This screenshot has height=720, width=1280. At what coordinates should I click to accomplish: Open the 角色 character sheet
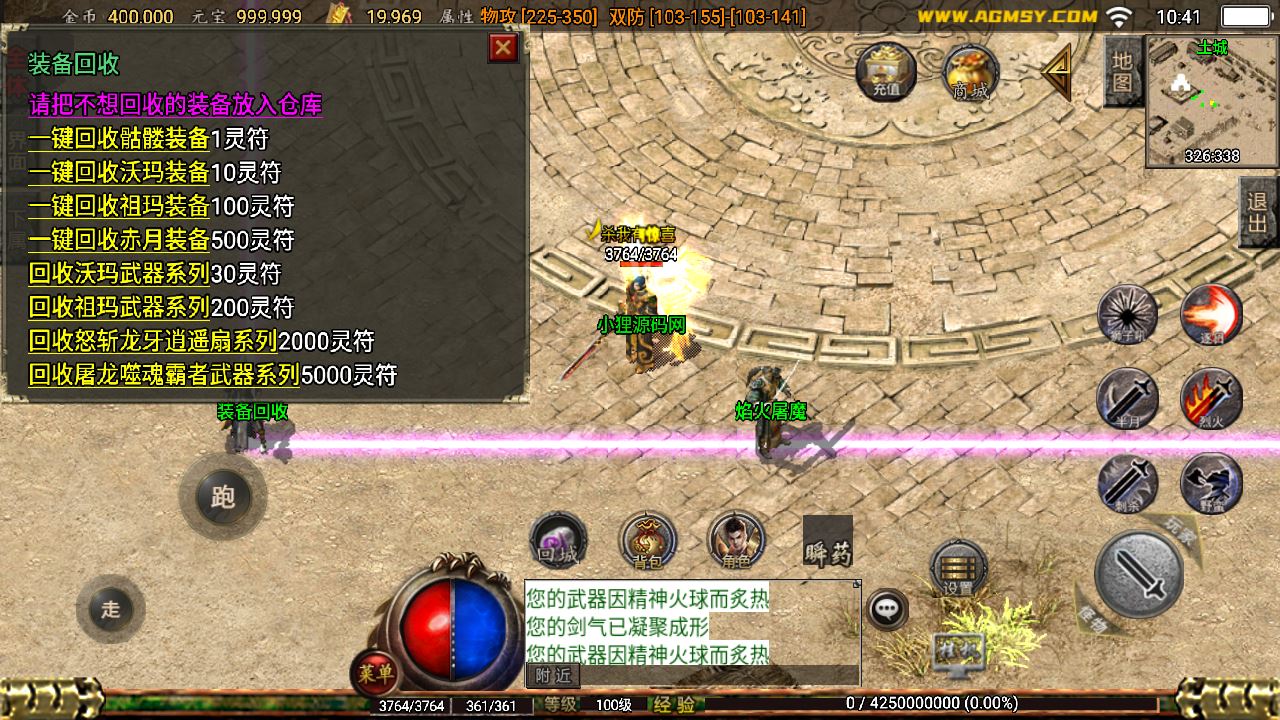(736, 541)
